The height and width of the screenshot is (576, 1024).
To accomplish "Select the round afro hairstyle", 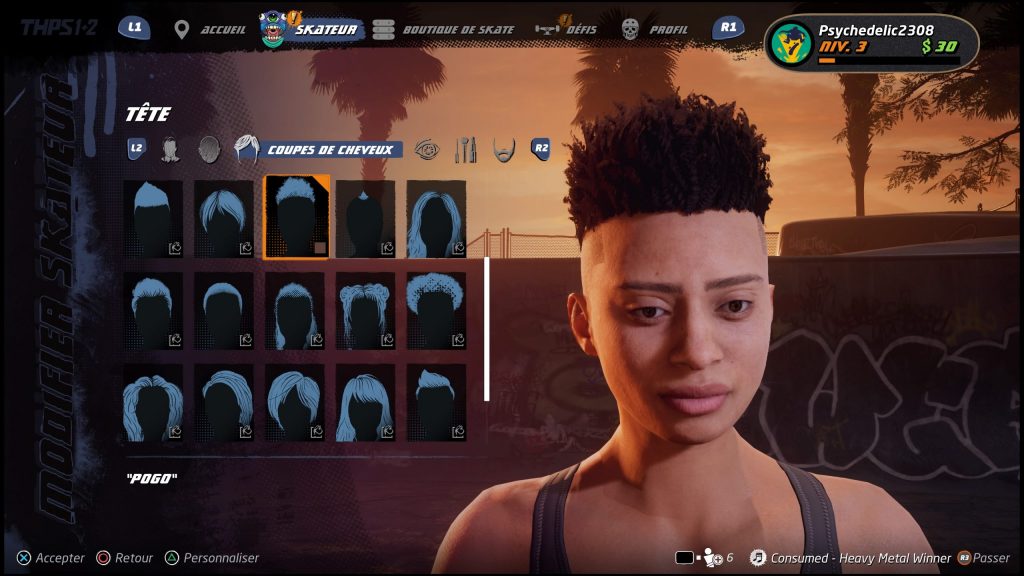I will (436, 310).
